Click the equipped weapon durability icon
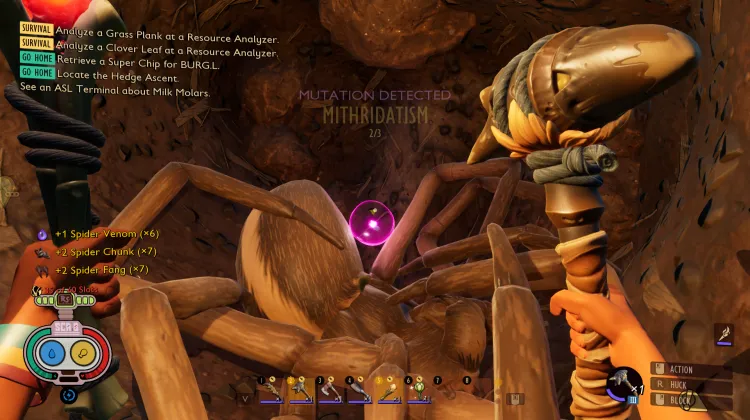Screen dimensions: 750x420 click(x=624, y=385)
